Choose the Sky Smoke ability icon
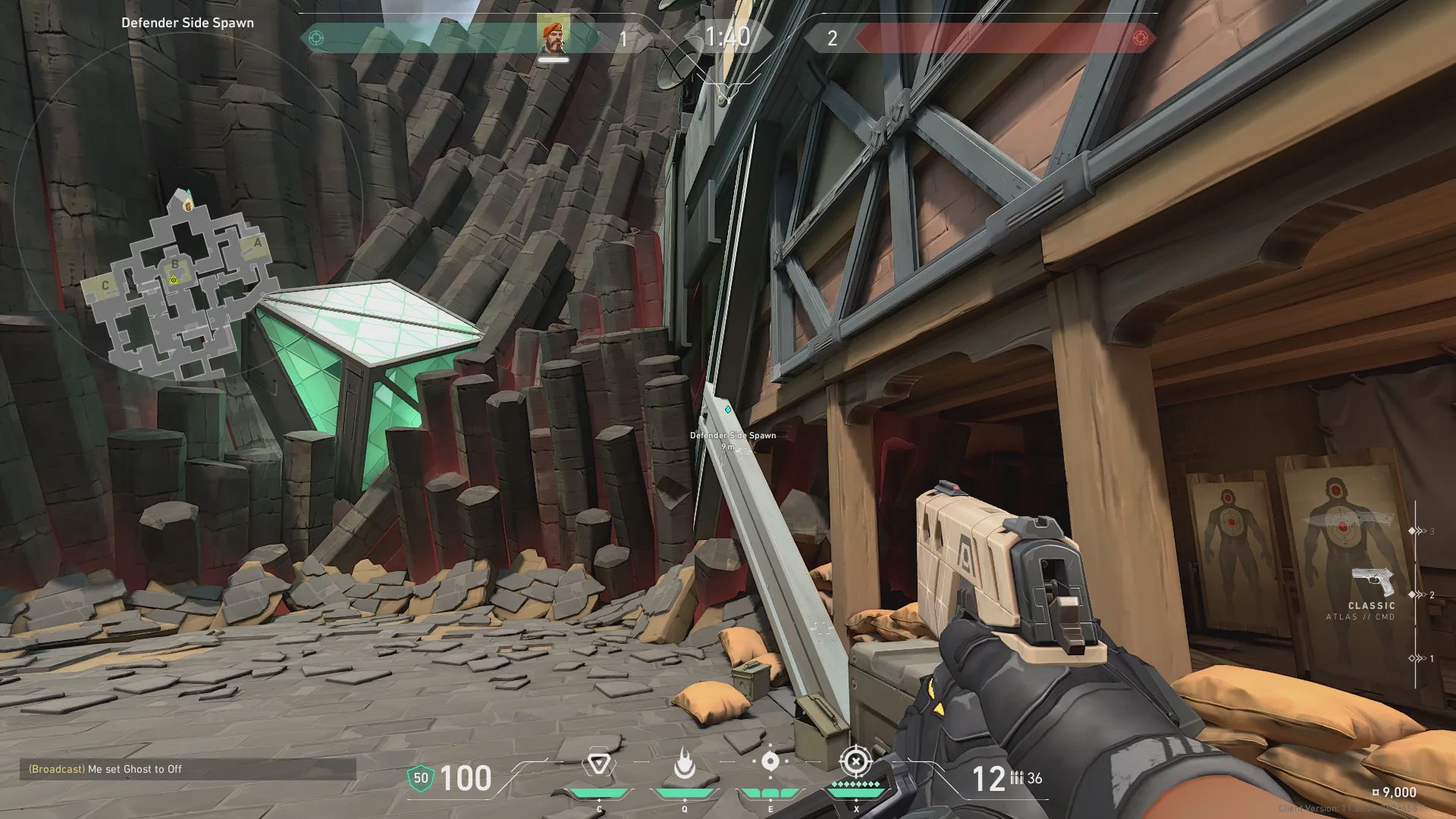The image size is (1456, 819). point(770,761)
